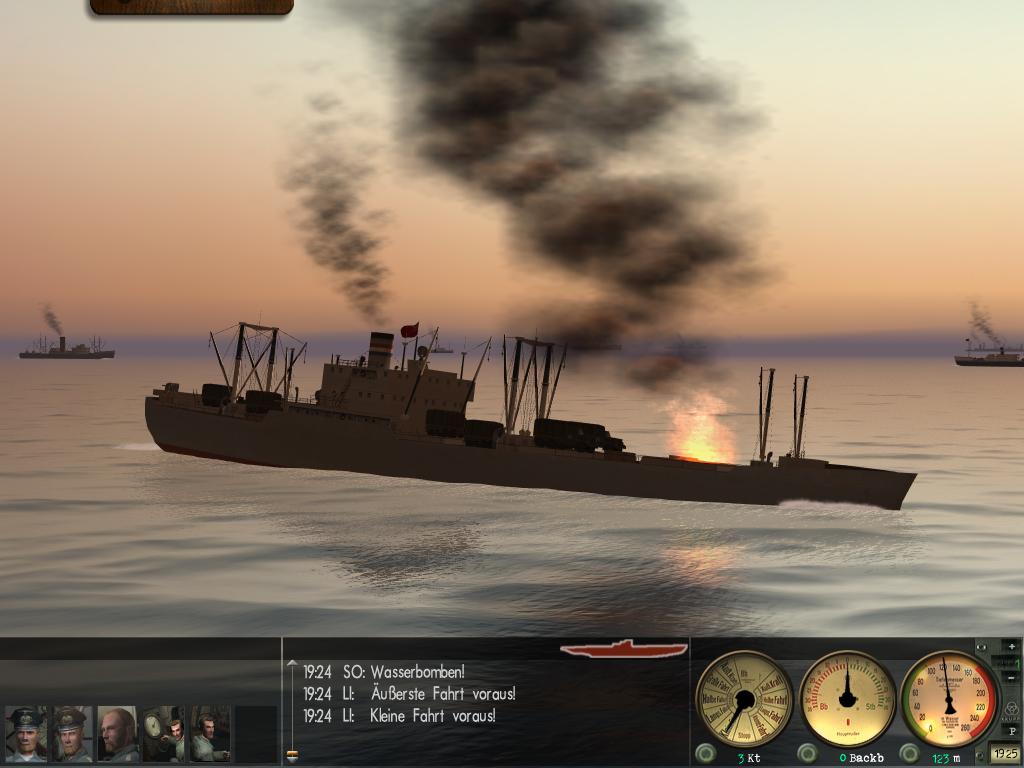The width and height of the screenshot is (1024, 768).
Task: Click the message log scrollbar handle
Action: pos(292,755)
